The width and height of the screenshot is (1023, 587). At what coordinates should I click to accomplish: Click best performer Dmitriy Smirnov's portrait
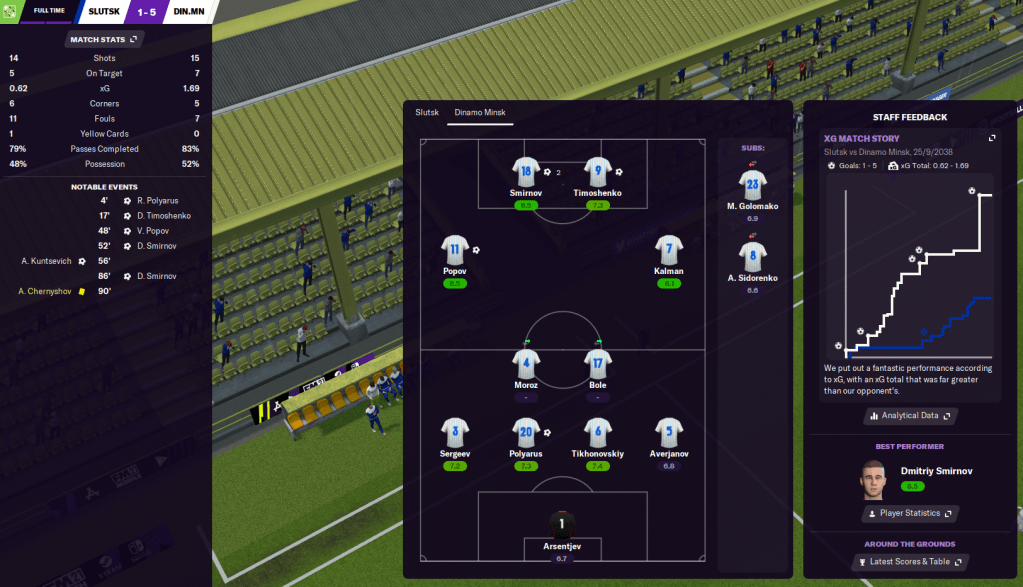point(872,479)
